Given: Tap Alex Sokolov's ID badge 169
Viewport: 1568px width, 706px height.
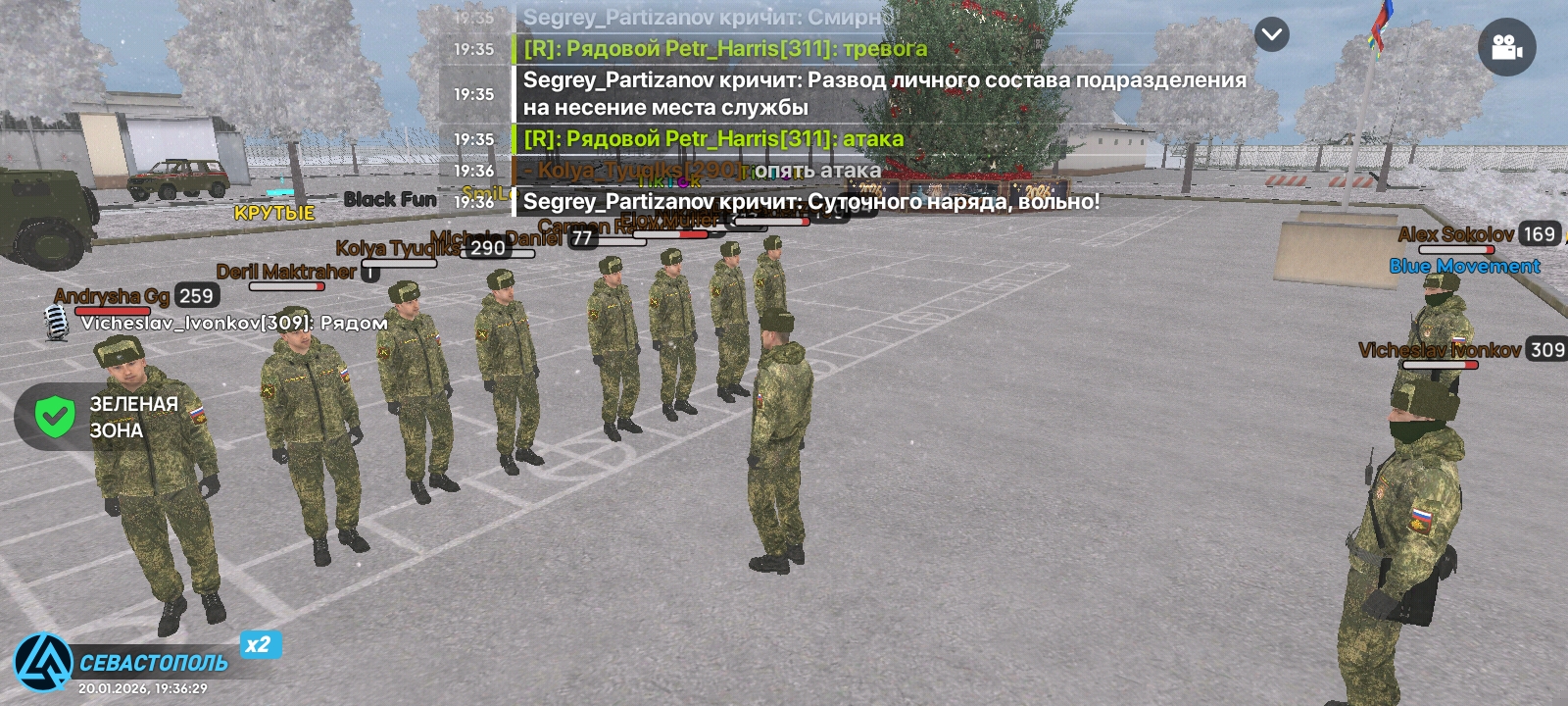Looking at the screenshot, I should [1541, 233].
